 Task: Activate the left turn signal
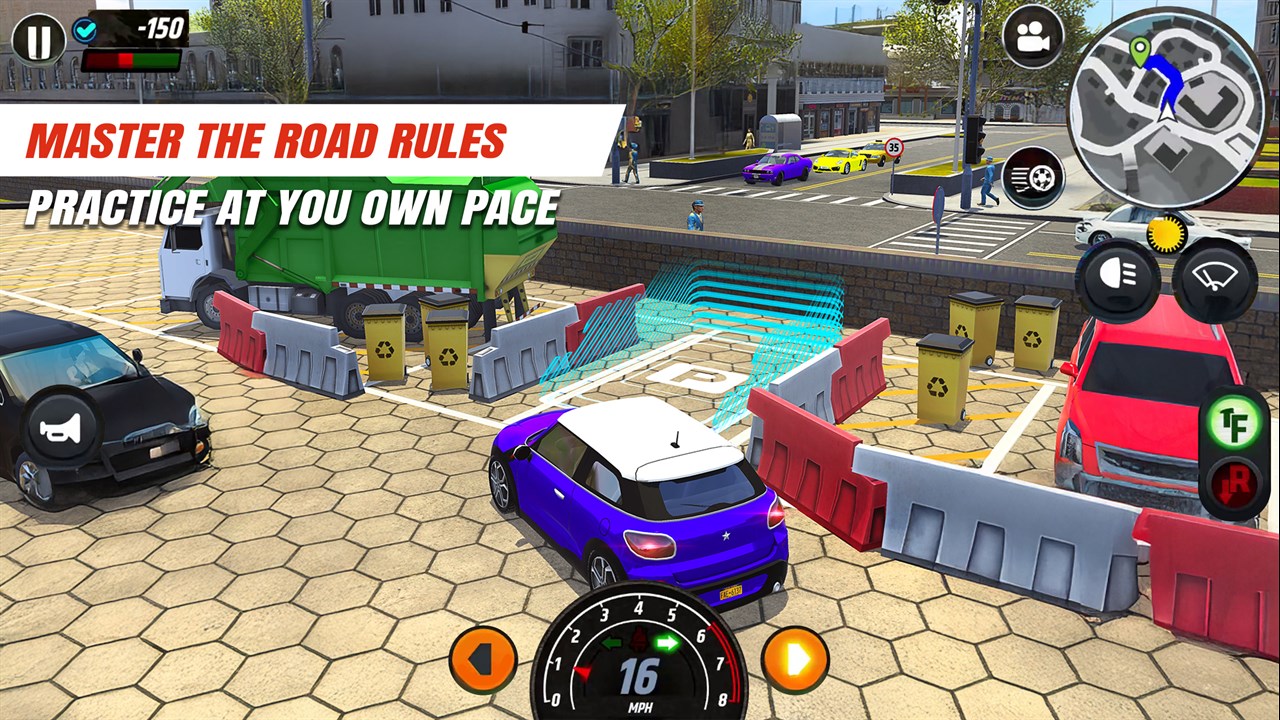[483, 660]
